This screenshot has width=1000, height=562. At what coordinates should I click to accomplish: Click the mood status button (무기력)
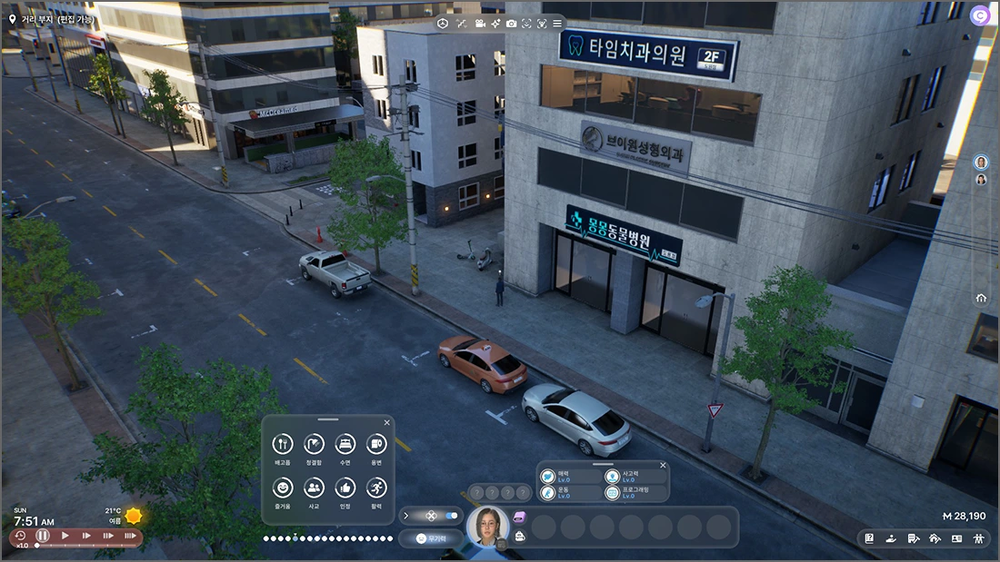pos(430,538)
